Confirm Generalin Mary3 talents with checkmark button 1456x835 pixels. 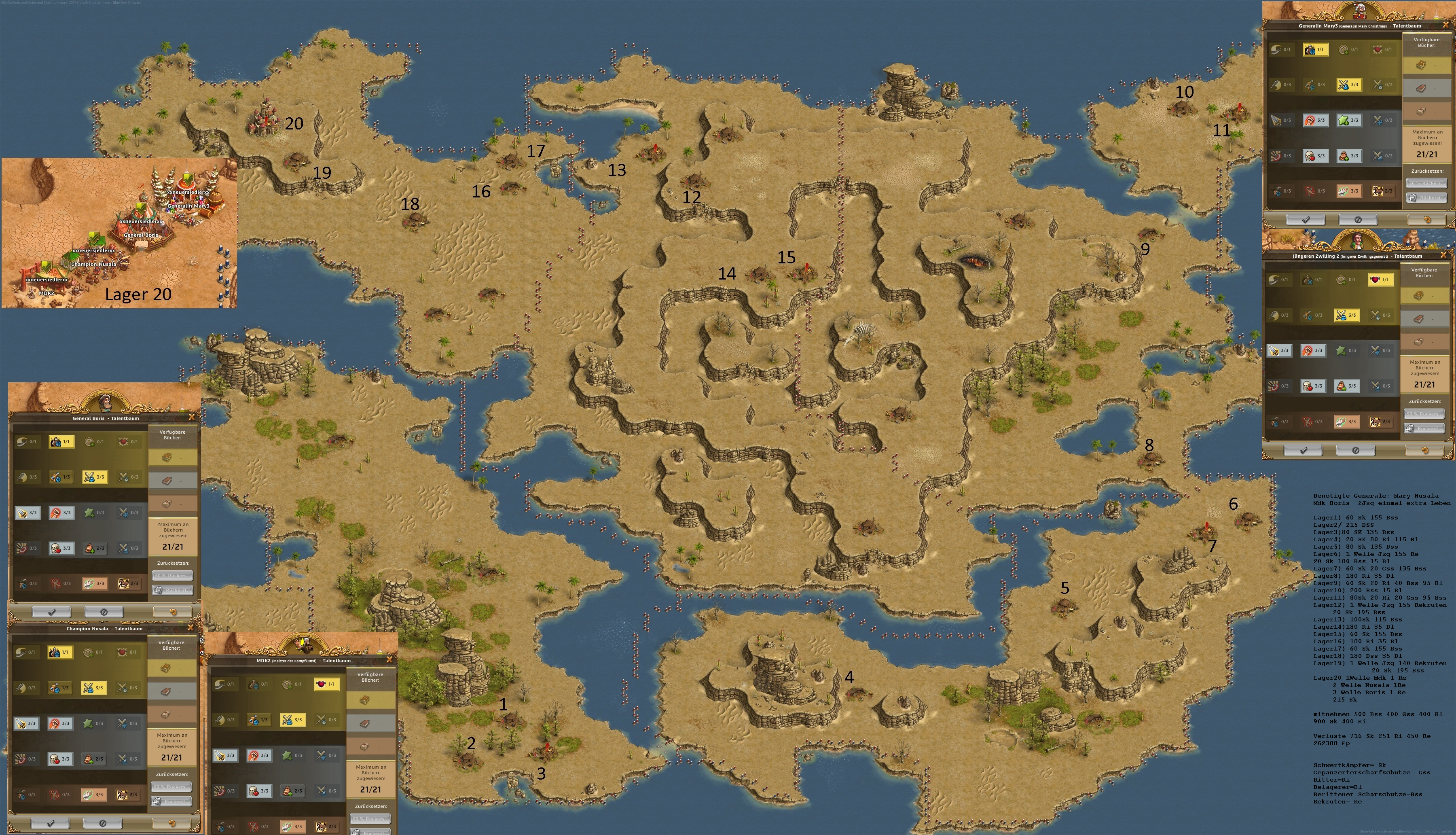(1305, 220)
